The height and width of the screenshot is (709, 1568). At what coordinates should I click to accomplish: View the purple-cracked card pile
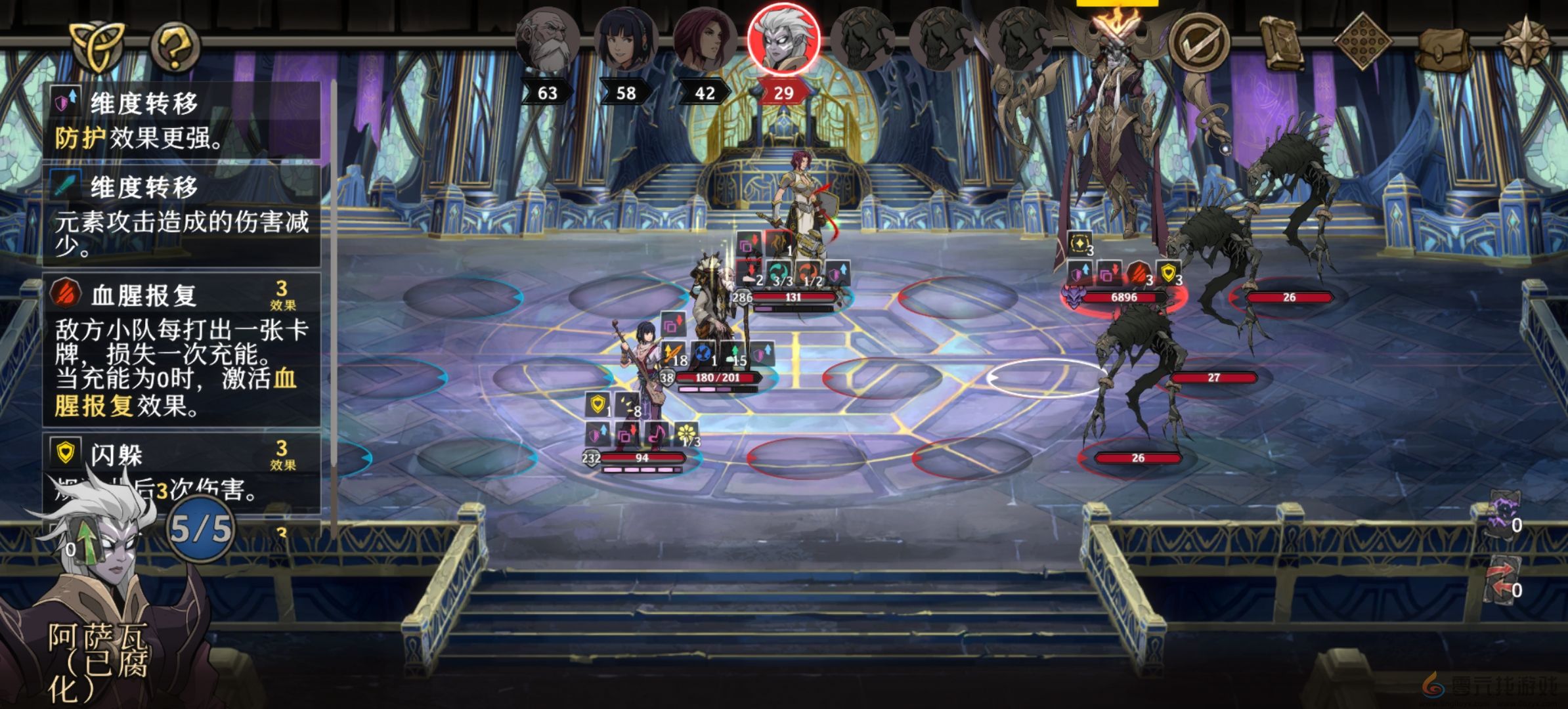[1502, 519]
